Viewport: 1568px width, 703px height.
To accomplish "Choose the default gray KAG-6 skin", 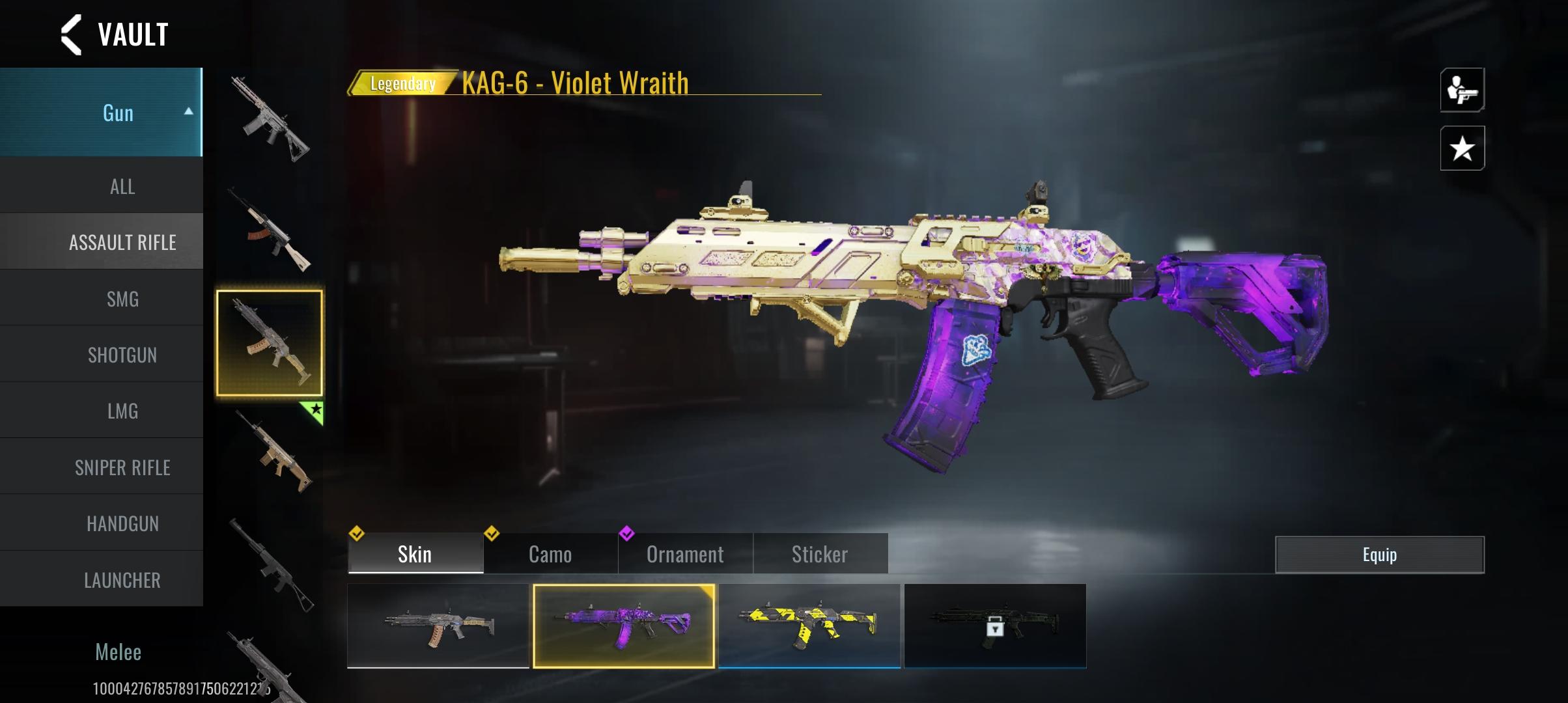I will (438, 626).
